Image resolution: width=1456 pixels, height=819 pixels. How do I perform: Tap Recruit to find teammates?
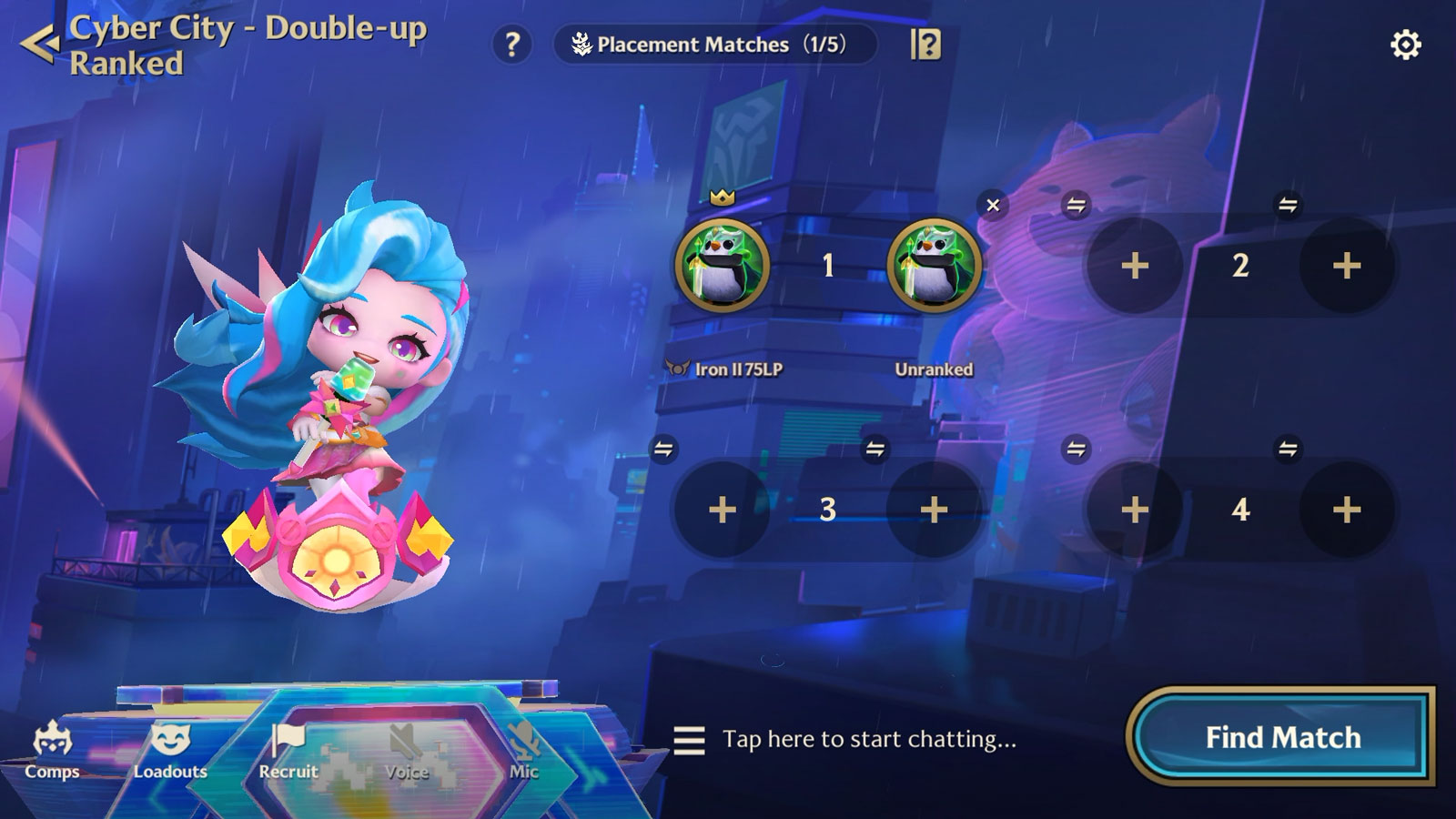click(288, 750)
